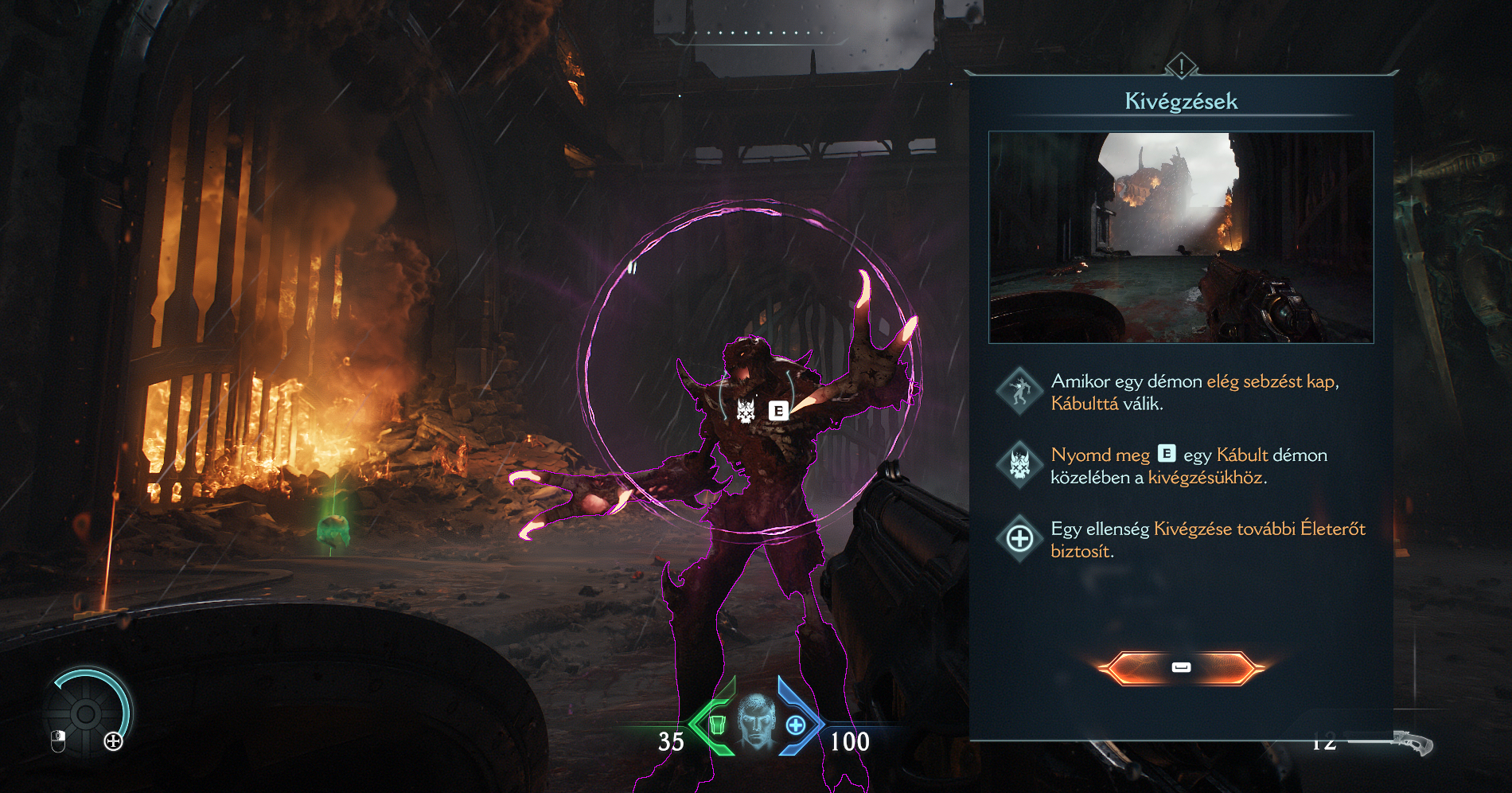Click the stunned demon icon in the tutorial
Image resolution: width=1512 pixels, height=793 pixels.
1019,391
